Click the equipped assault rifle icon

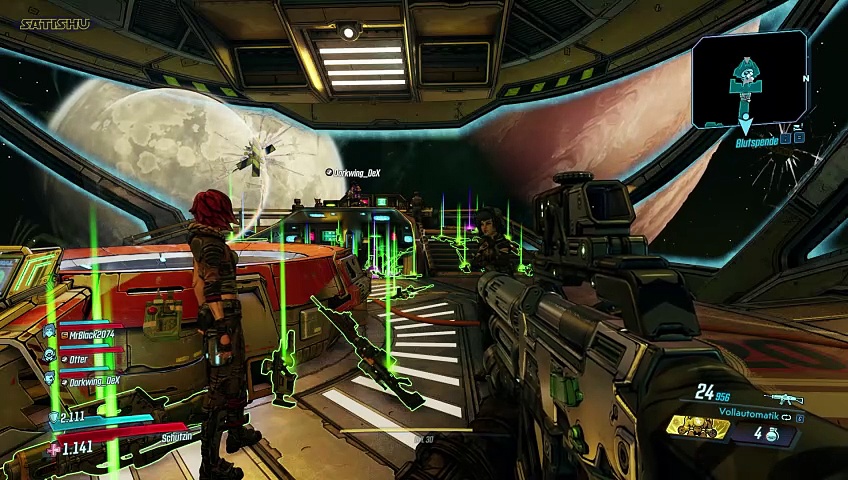pos(788,398)
